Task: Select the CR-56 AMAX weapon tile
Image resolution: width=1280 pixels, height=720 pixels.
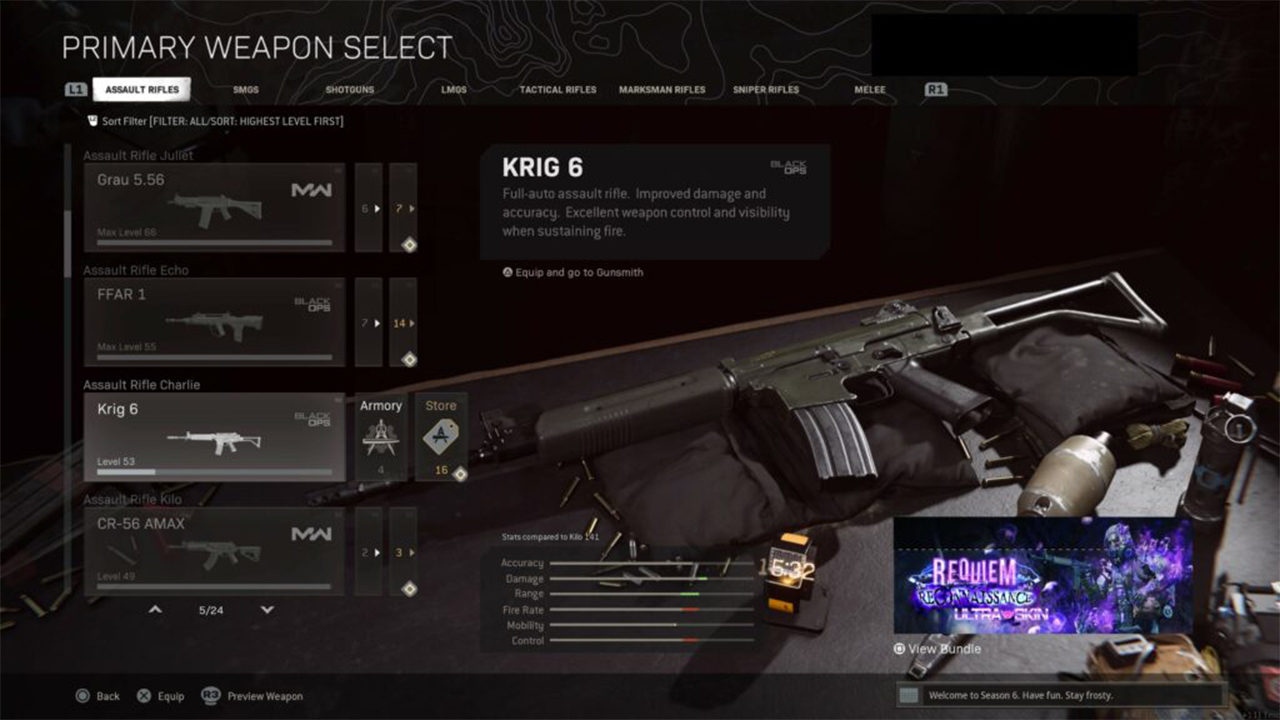Action: 214,551
